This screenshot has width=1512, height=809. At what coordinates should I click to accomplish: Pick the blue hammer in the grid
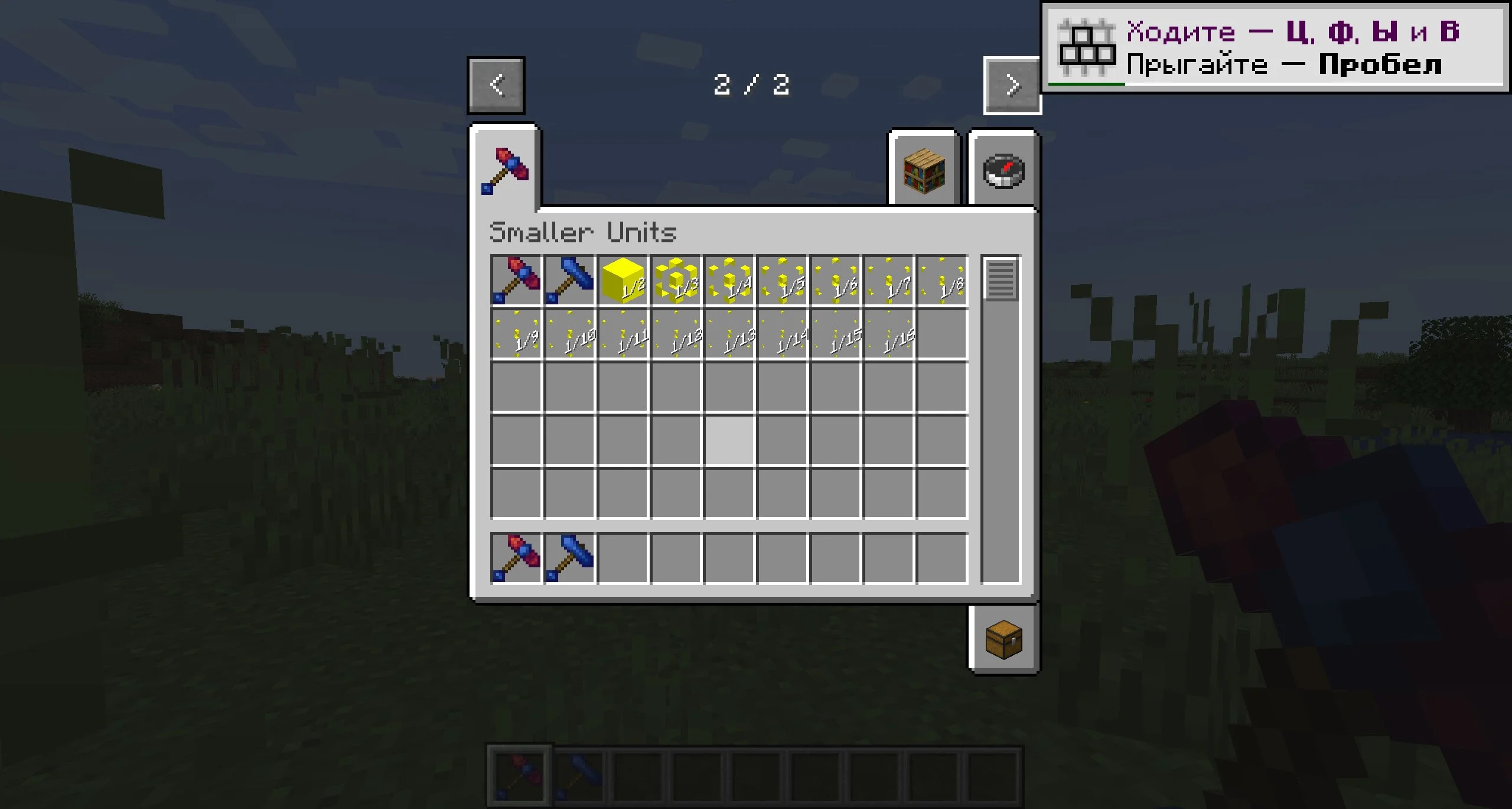click(569, 281)
